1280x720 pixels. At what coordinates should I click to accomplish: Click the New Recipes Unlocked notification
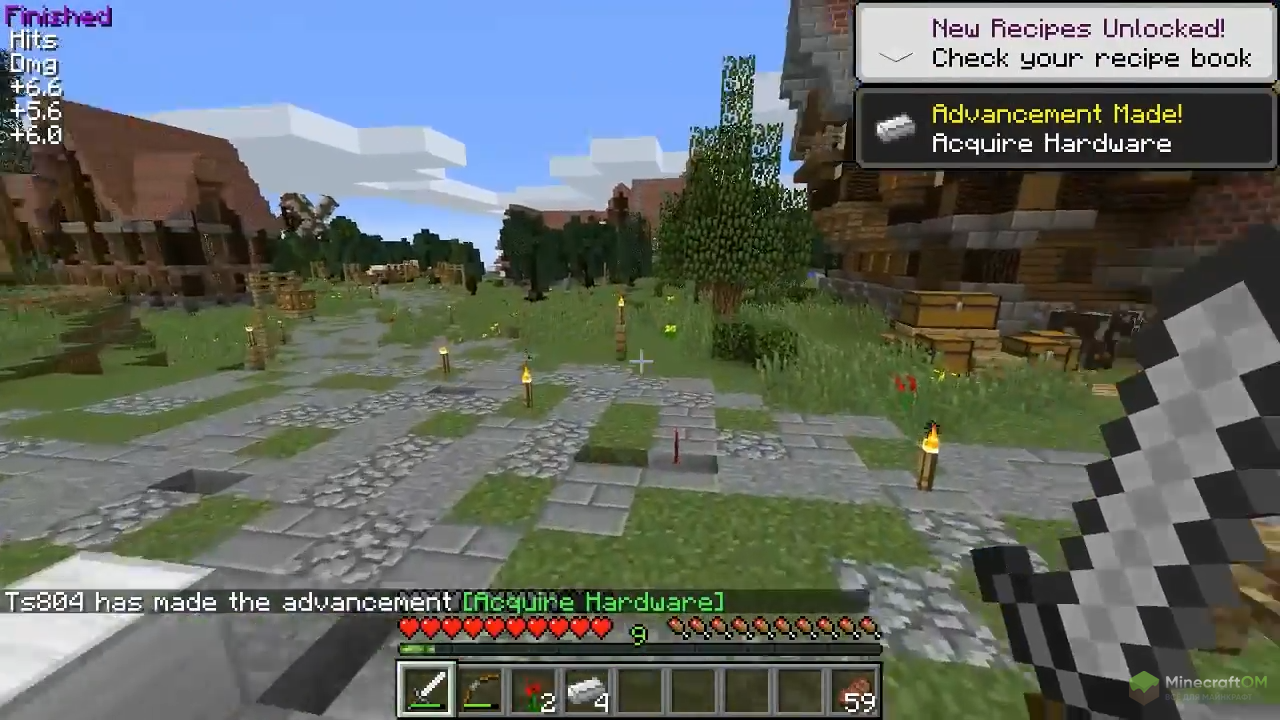[1066, 44]
